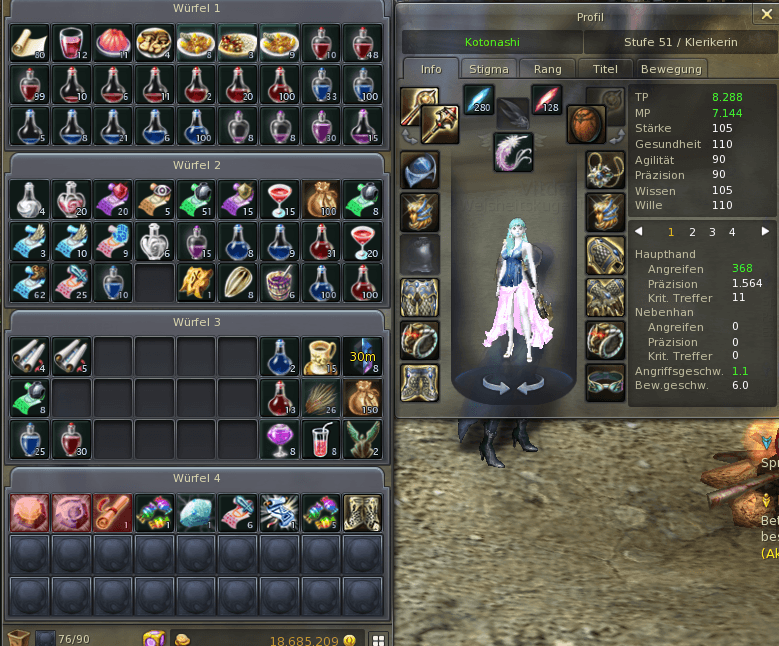Switch to the Stigma tab
Viewport: 779px width, 646px height.
pyautogui.click(x=489, y=69)
